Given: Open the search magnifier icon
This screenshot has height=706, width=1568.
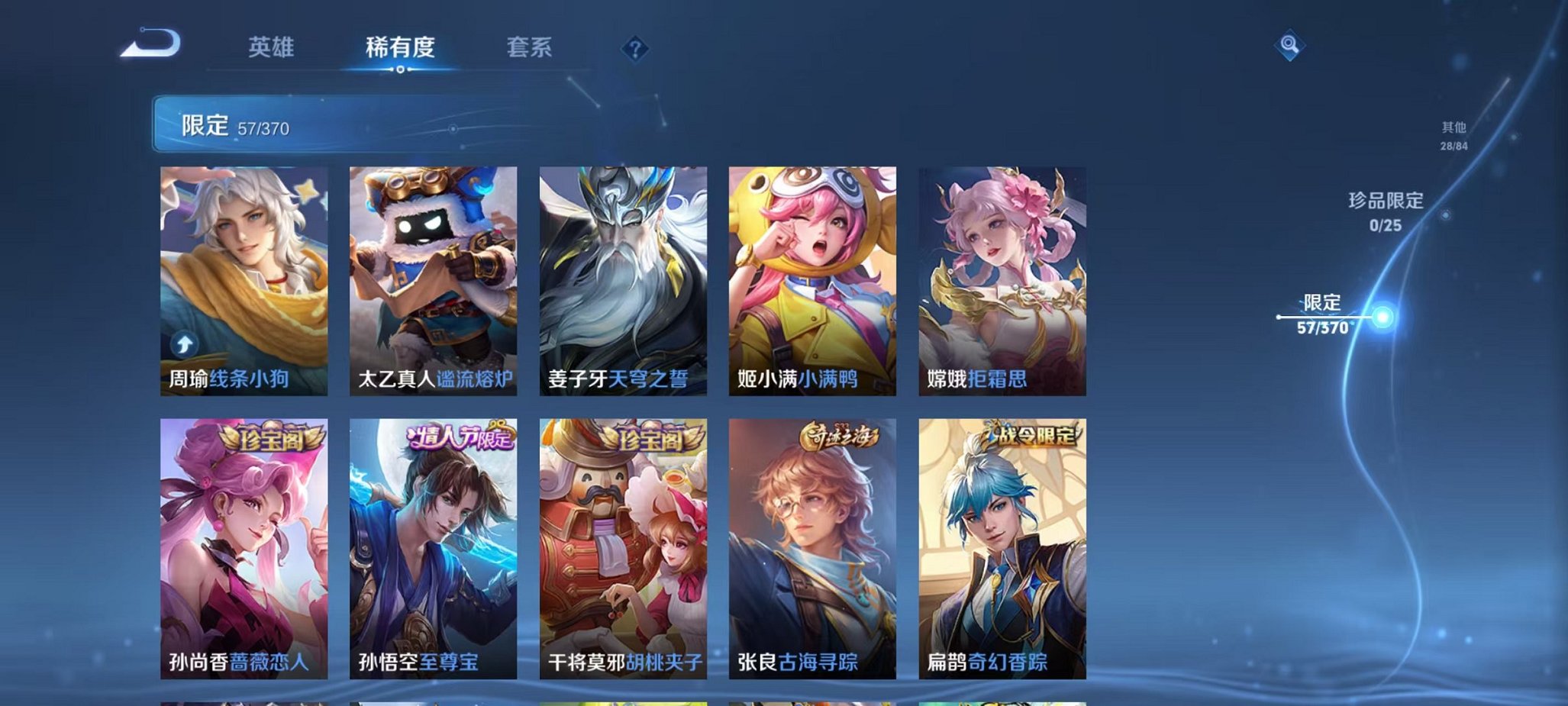Looking at the screenshot, I should click(1289, 44).
